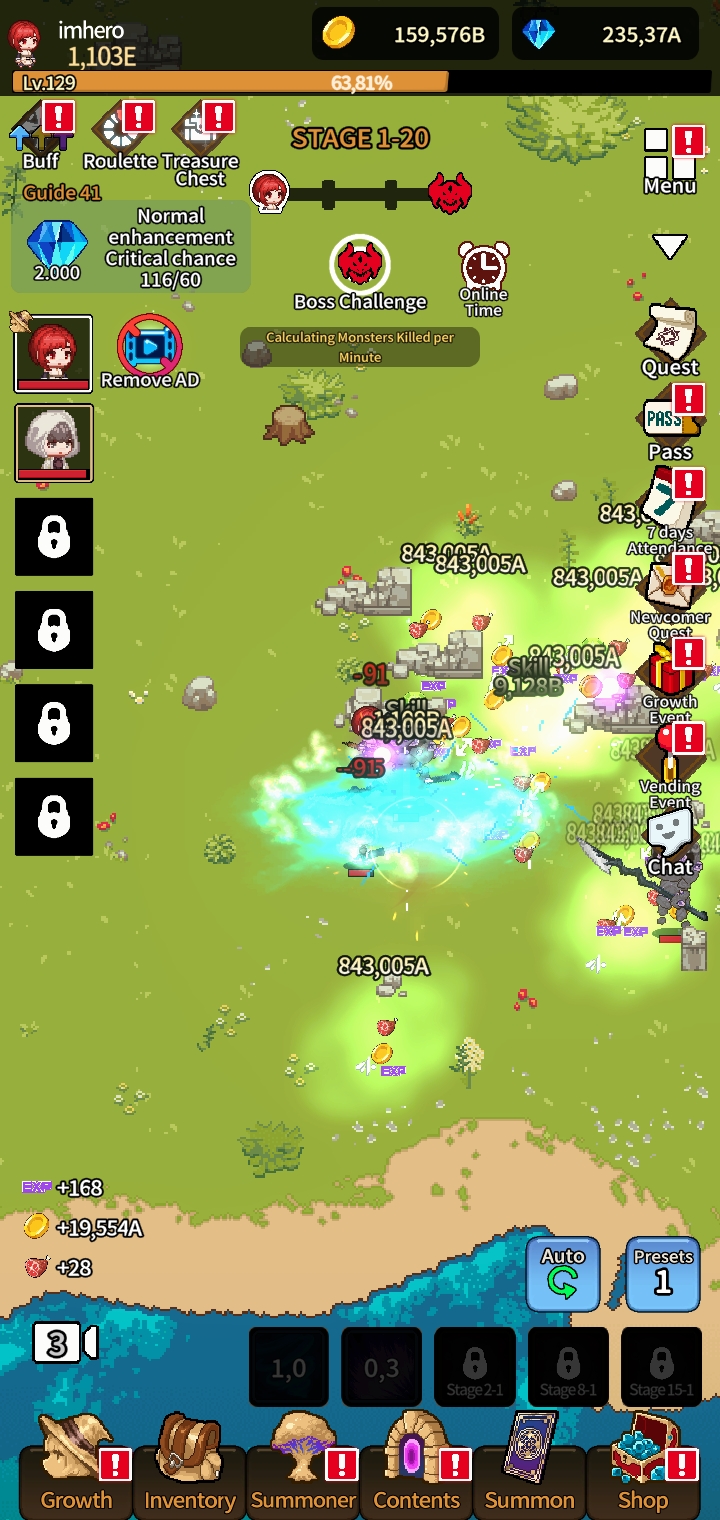Image resolution: width=720 pixels, height=1520 pixels.
Task: Open the main Menu
Action: pyautogui.click(x=669, y=160)
